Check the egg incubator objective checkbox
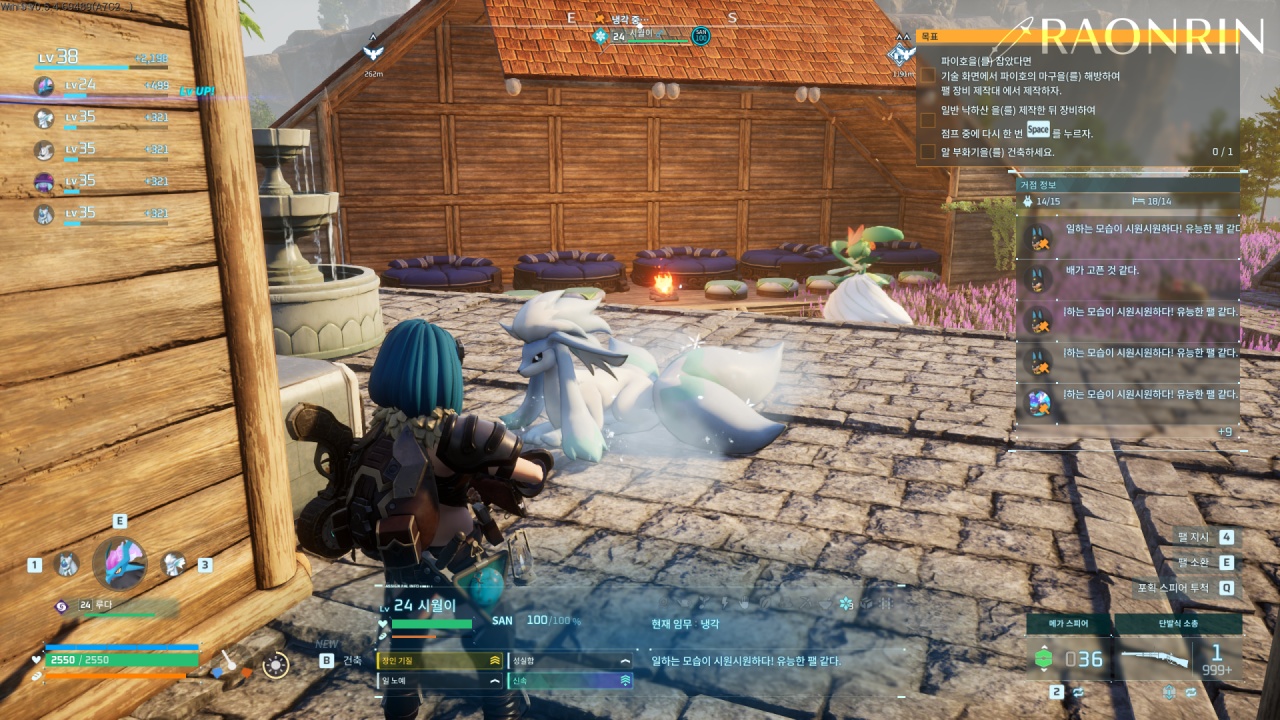The image size is (1280, 720). click(928, 152)
